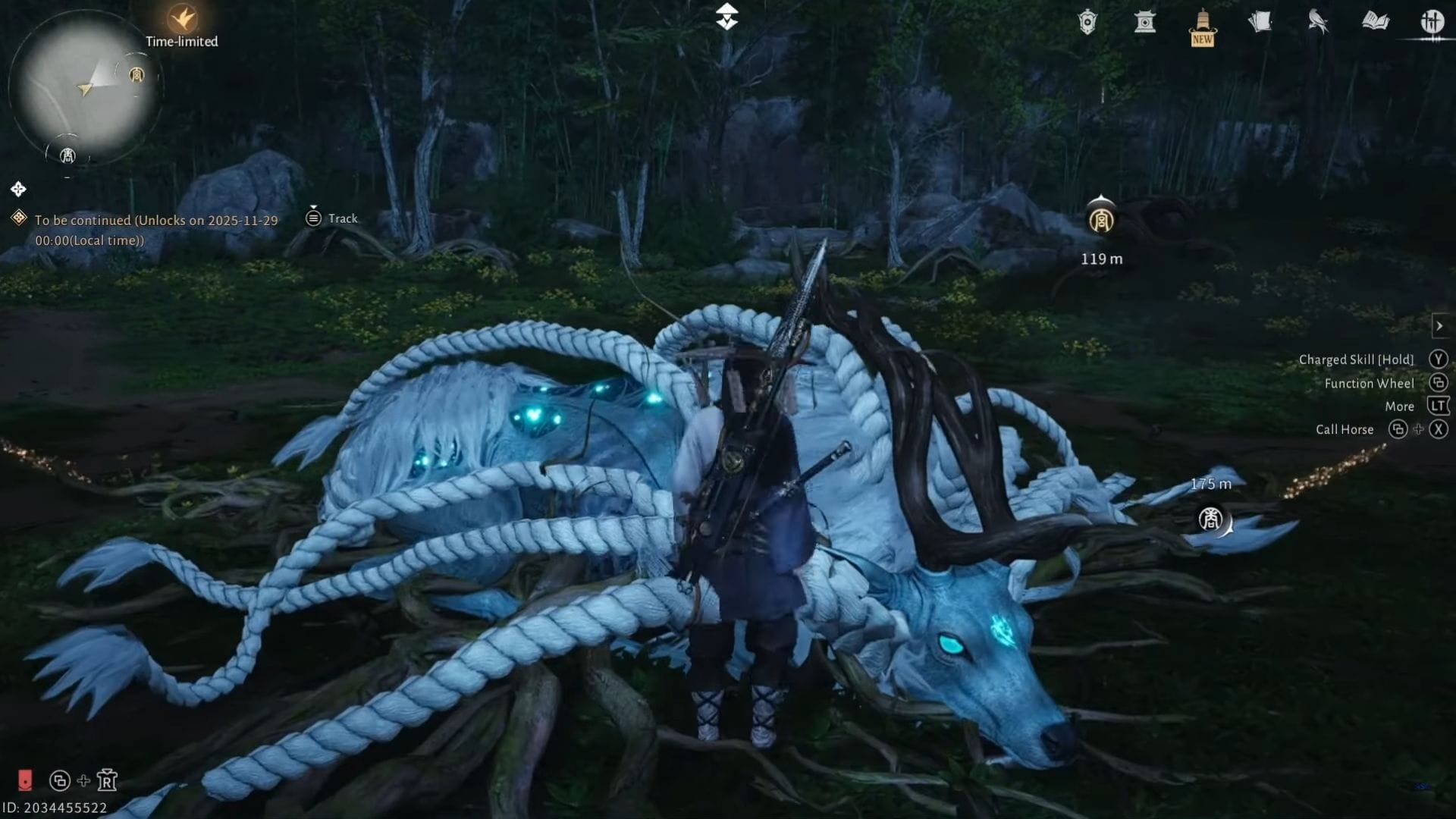Open the shrine building icon

pos(1145,22)
